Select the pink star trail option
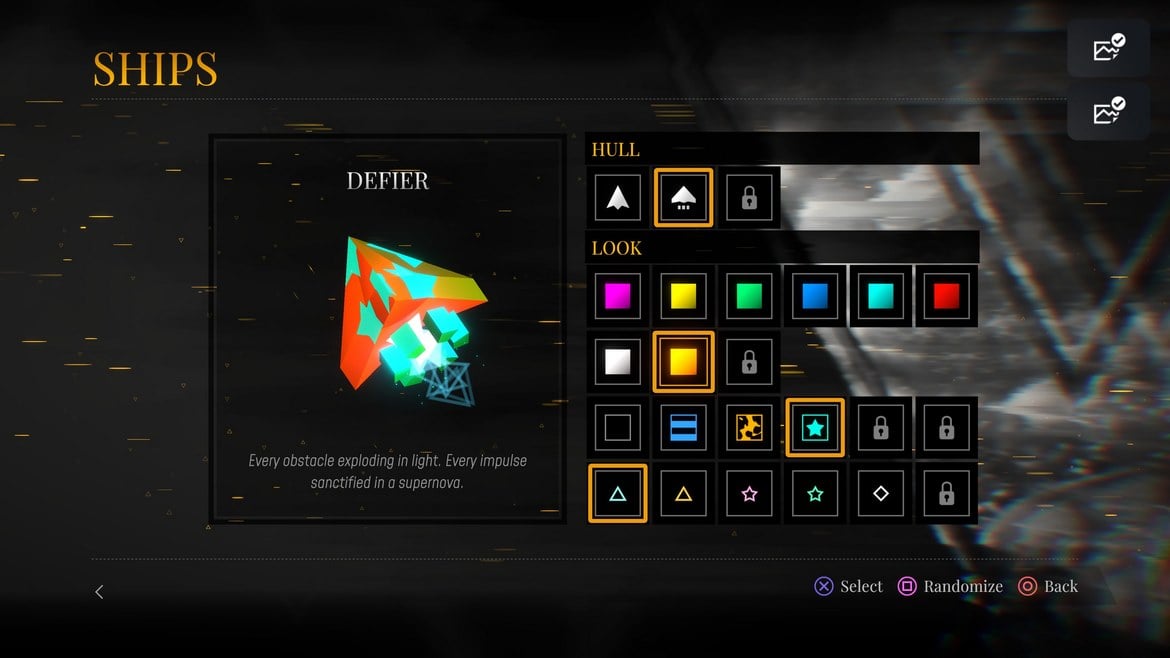 tap(749, 493)
